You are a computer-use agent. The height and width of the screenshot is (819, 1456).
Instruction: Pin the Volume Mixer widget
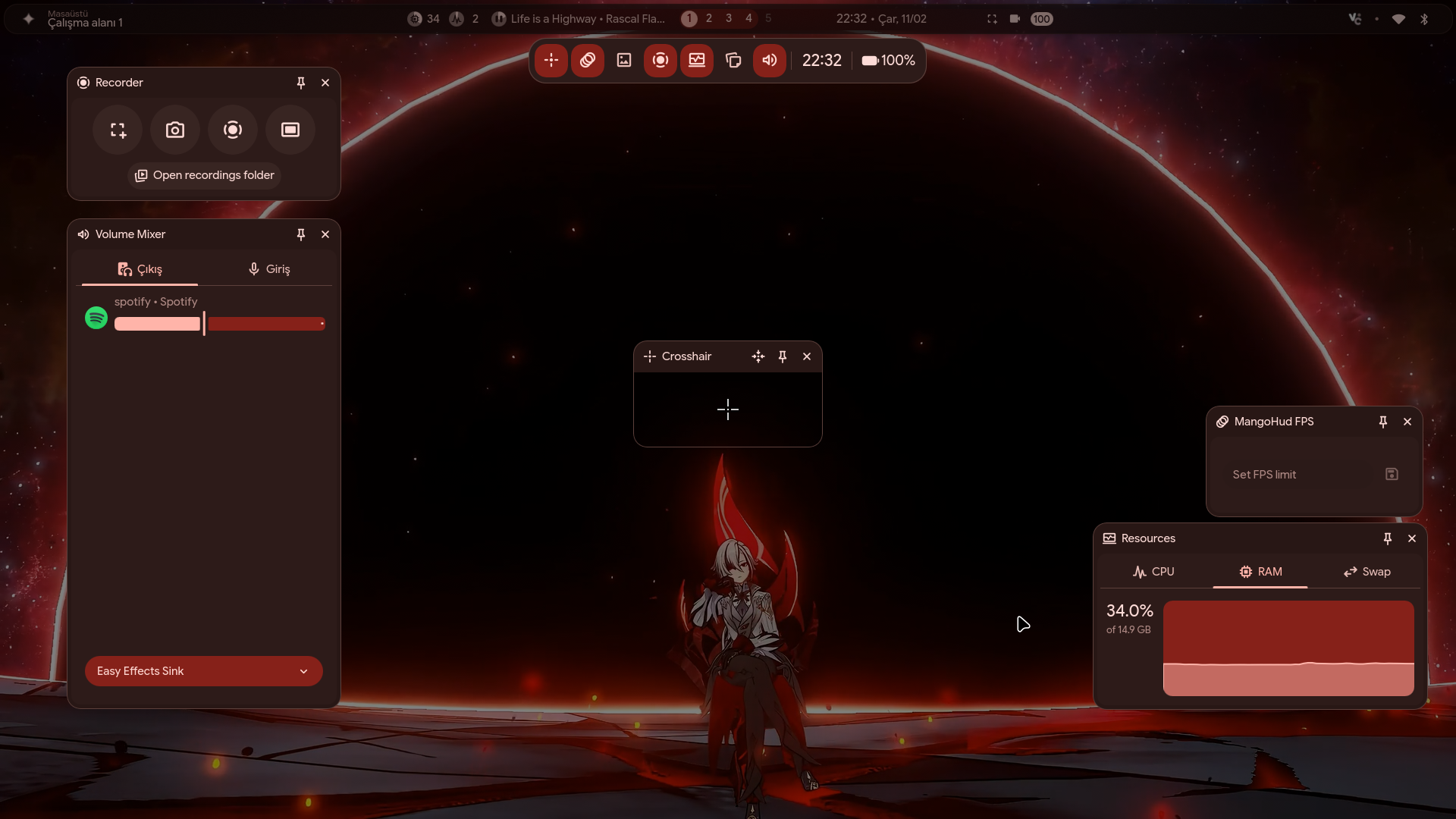click(x=301, y=234)
